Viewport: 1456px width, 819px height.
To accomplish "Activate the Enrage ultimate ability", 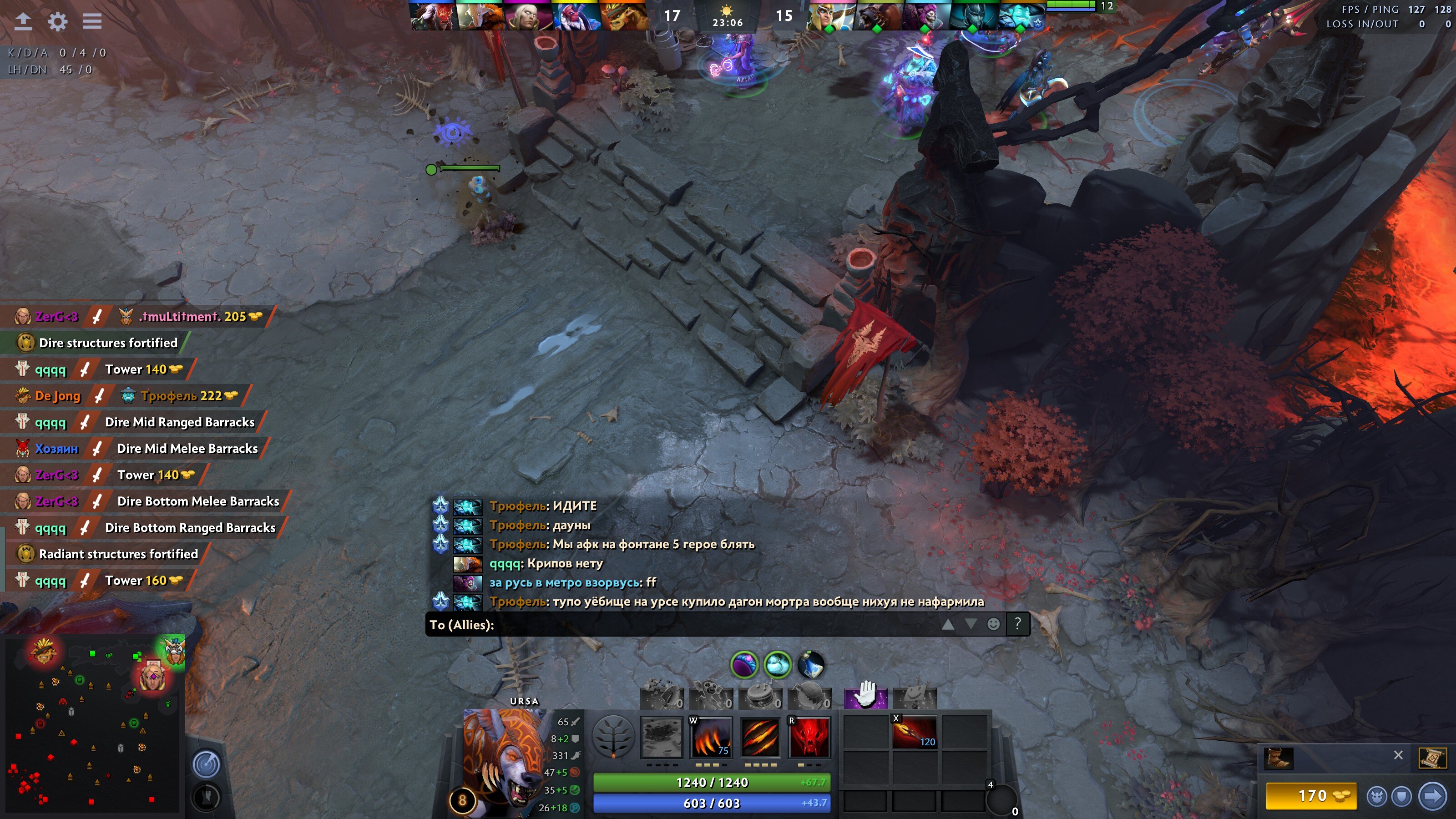I will tap(809, 737).
